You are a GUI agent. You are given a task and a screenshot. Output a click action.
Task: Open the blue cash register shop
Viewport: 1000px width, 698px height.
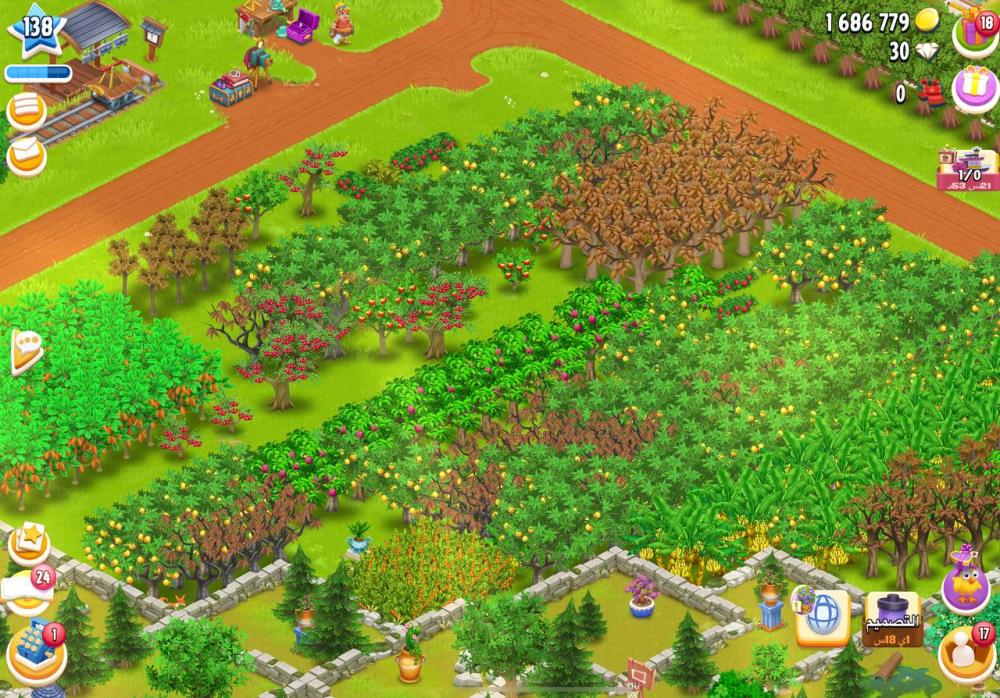click(36, 651)
